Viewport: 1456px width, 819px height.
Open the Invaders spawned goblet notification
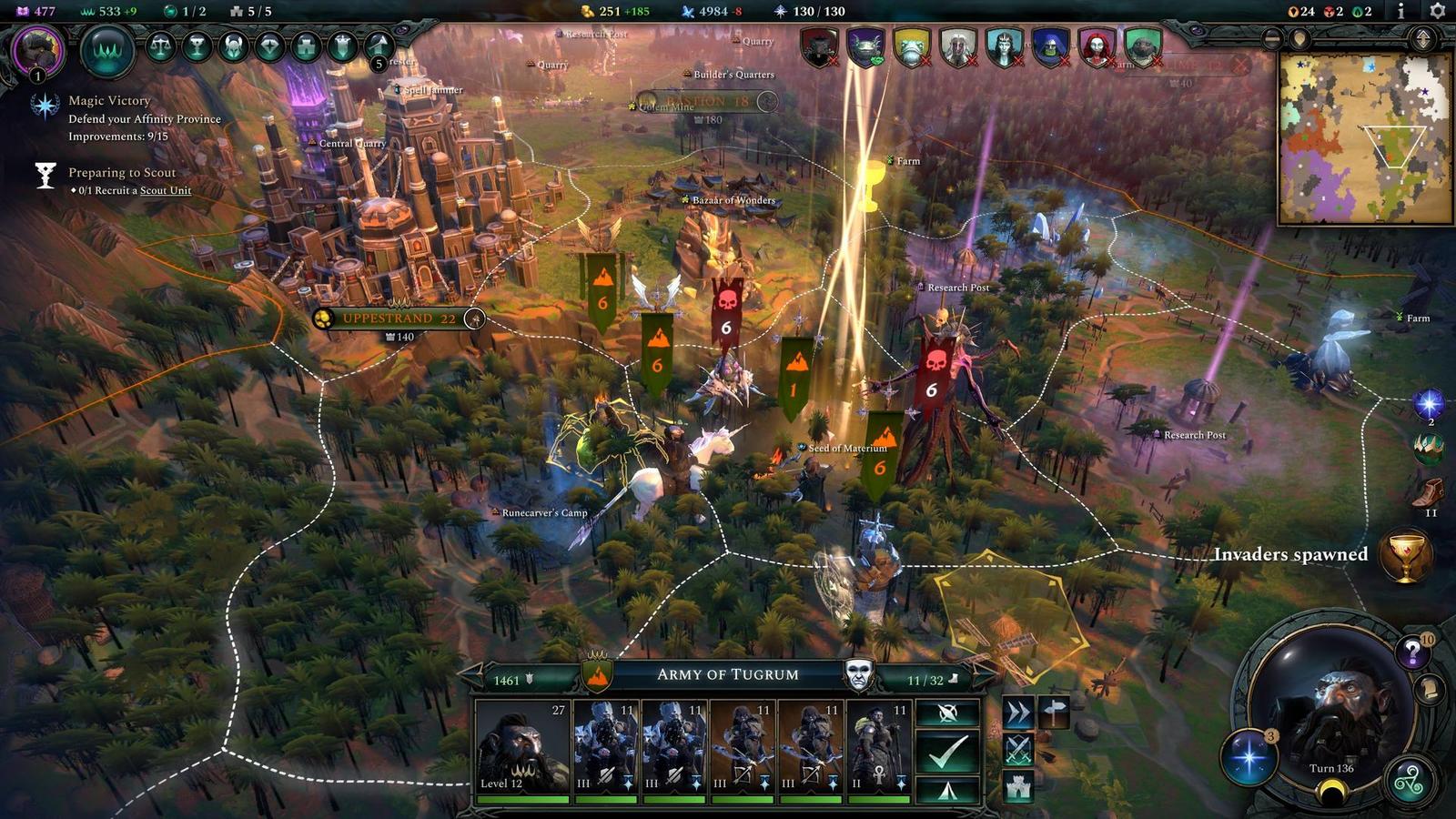tap(1405, 555)
